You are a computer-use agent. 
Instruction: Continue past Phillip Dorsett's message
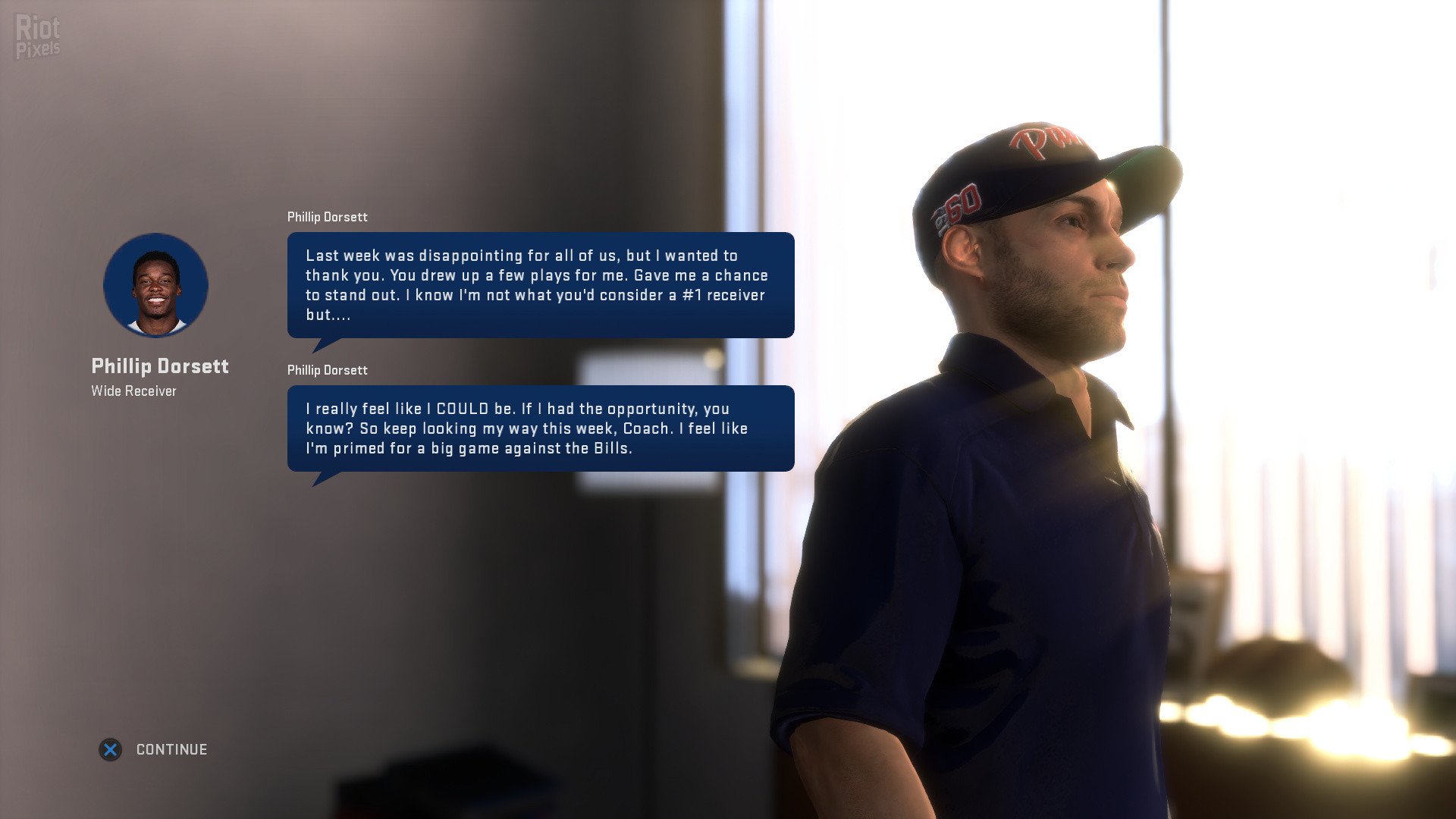click(155, 749)
